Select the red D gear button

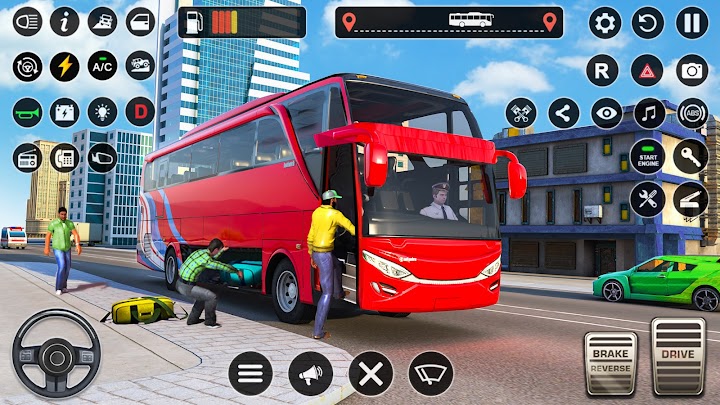coord(140,111)
